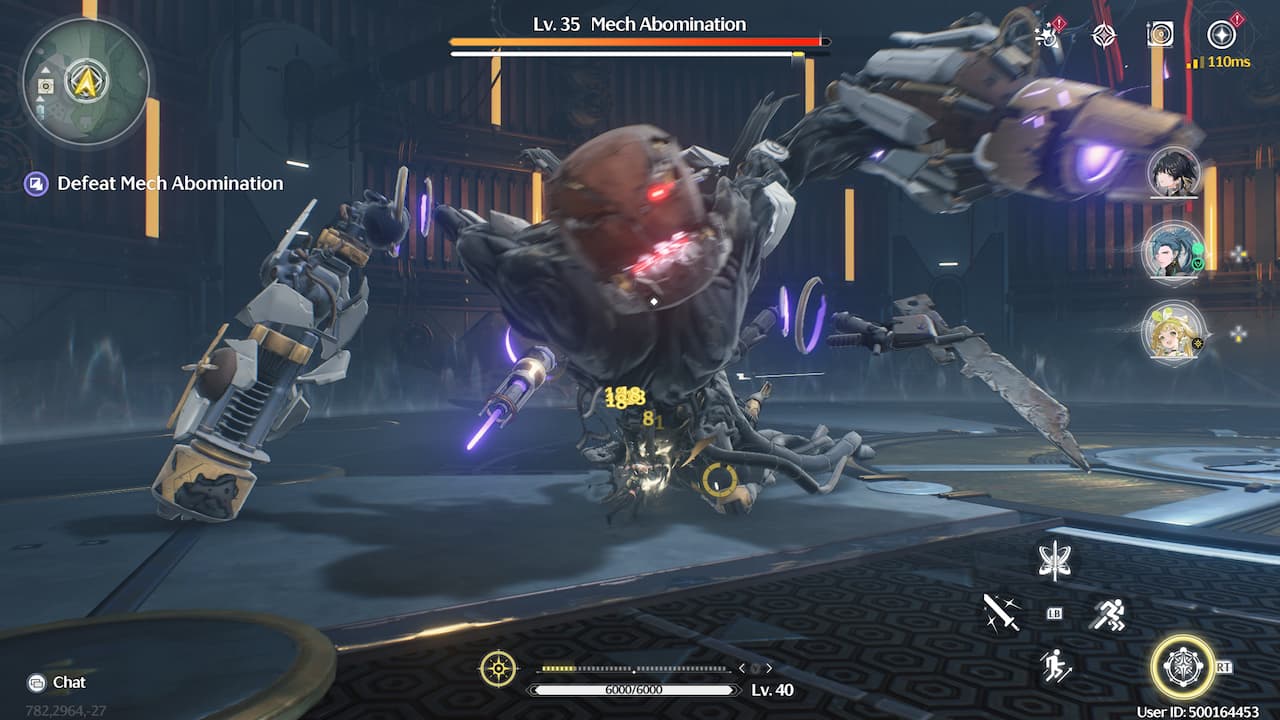Switch to the blonde character portrait
The width and height of the screenshot is (1280, 720).
coord(1174,332)
